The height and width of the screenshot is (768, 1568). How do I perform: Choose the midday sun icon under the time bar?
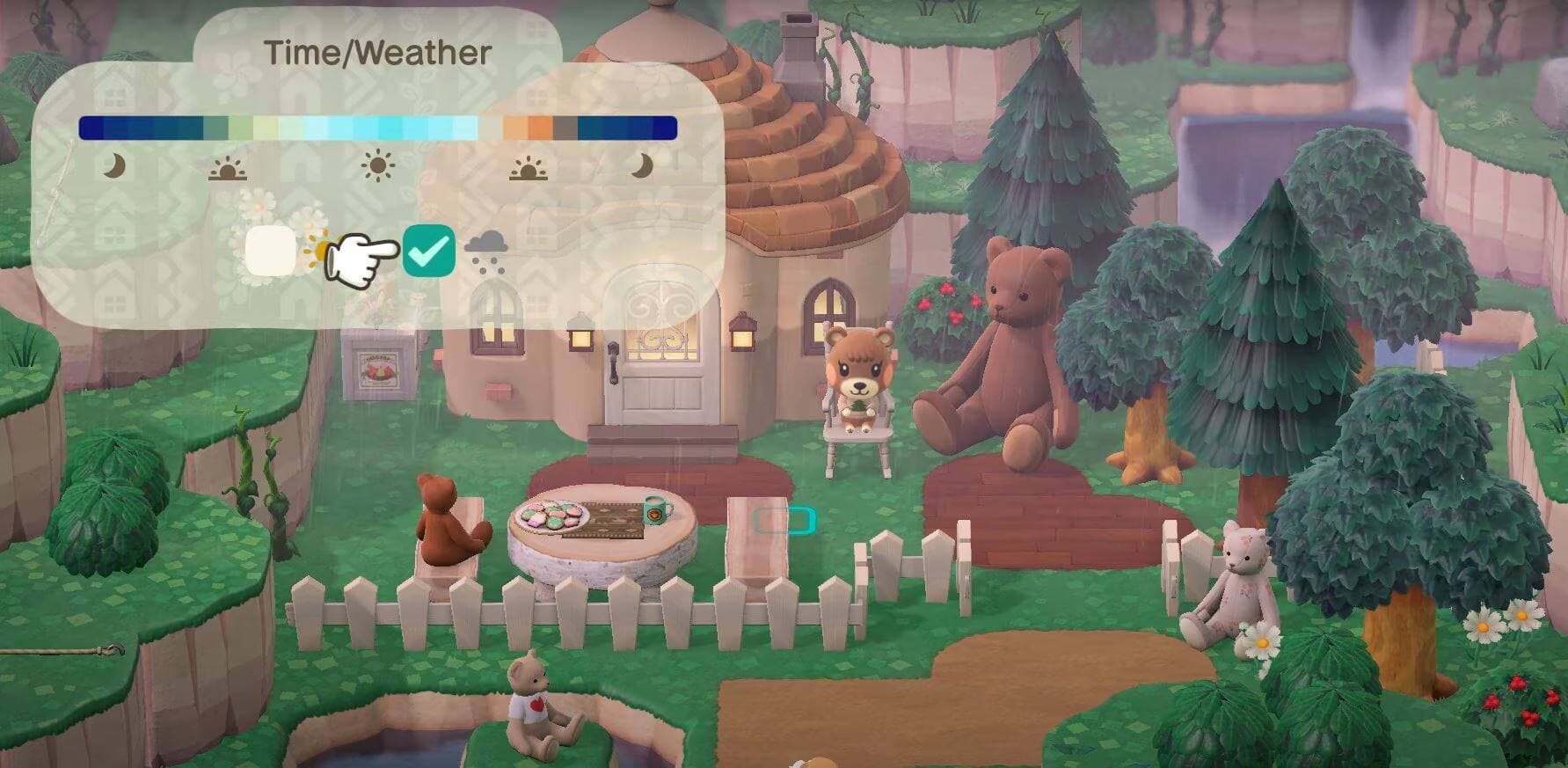tap(377, 166)
